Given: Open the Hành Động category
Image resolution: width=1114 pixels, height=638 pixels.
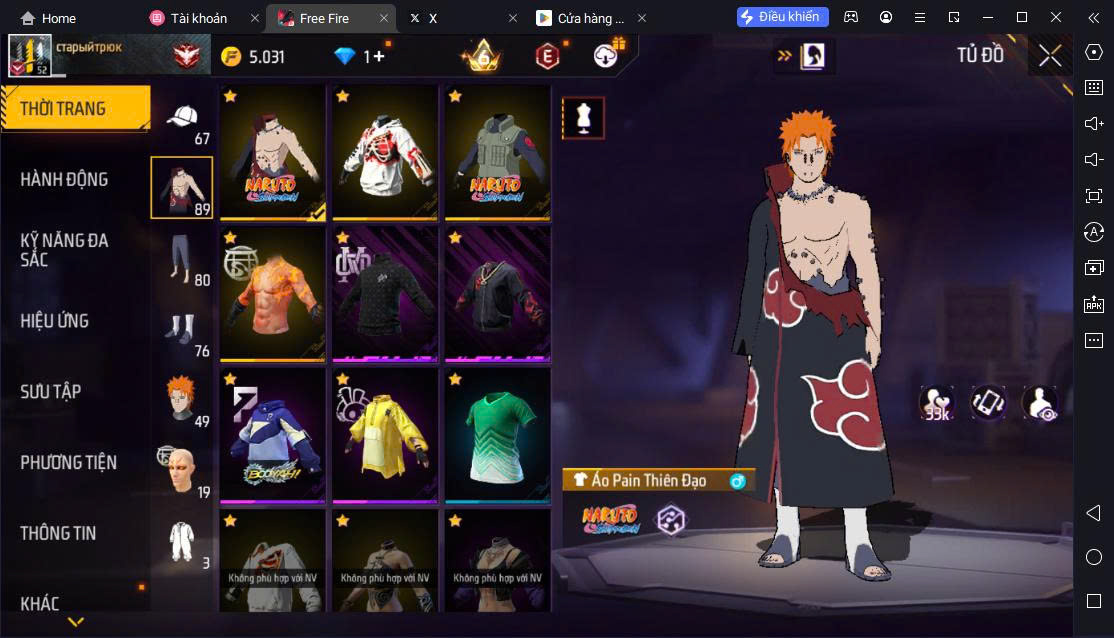Looking at the screenshot, I should (x=65, y=180).
